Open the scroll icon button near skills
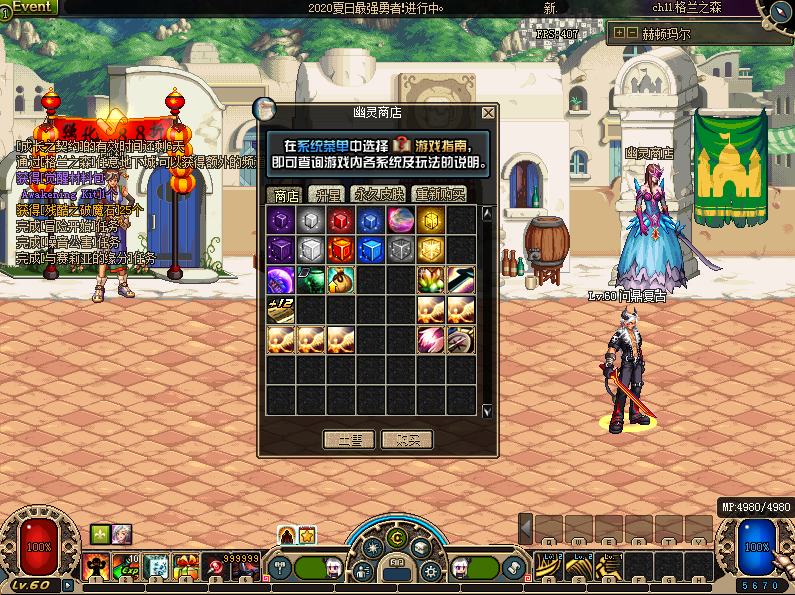 (515, 567)
